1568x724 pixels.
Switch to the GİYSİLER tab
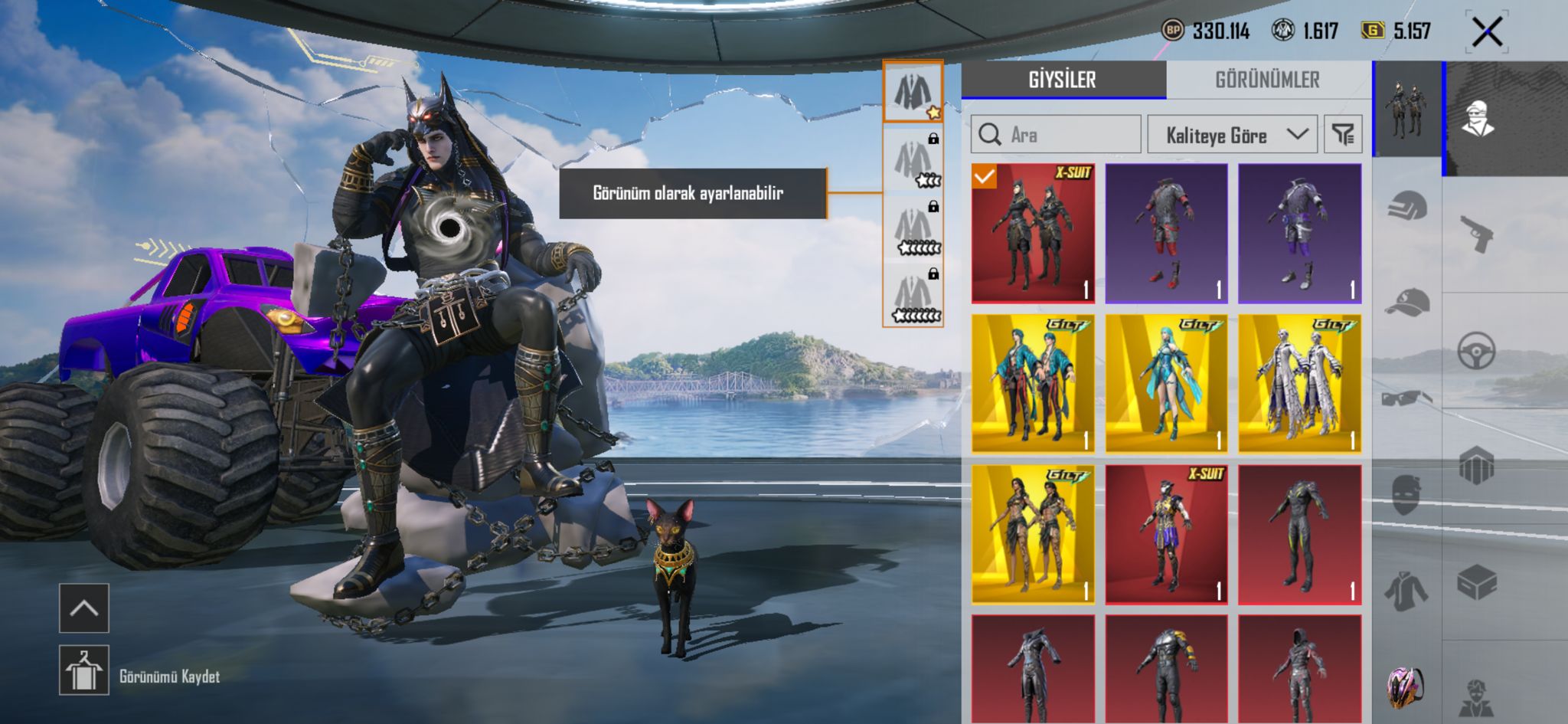[x=1063, y=80]
